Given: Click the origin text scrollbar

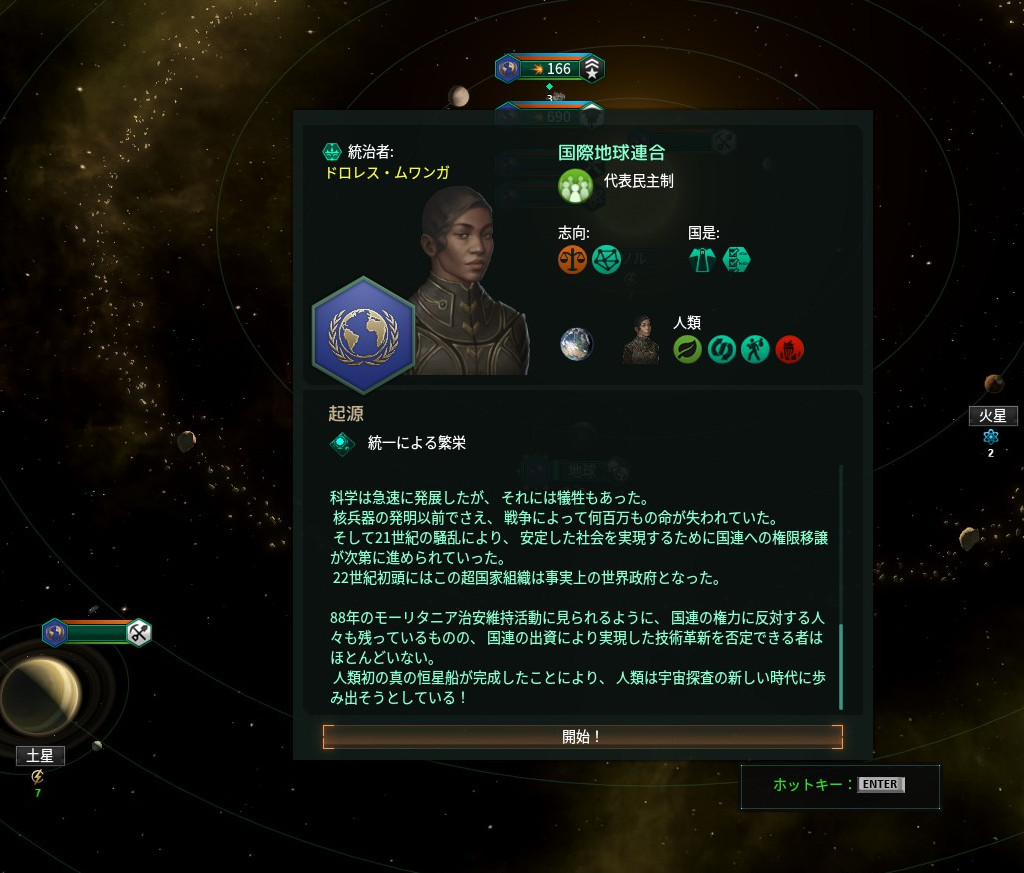Looking at the screenshot, I should click(x=841, y=665).
